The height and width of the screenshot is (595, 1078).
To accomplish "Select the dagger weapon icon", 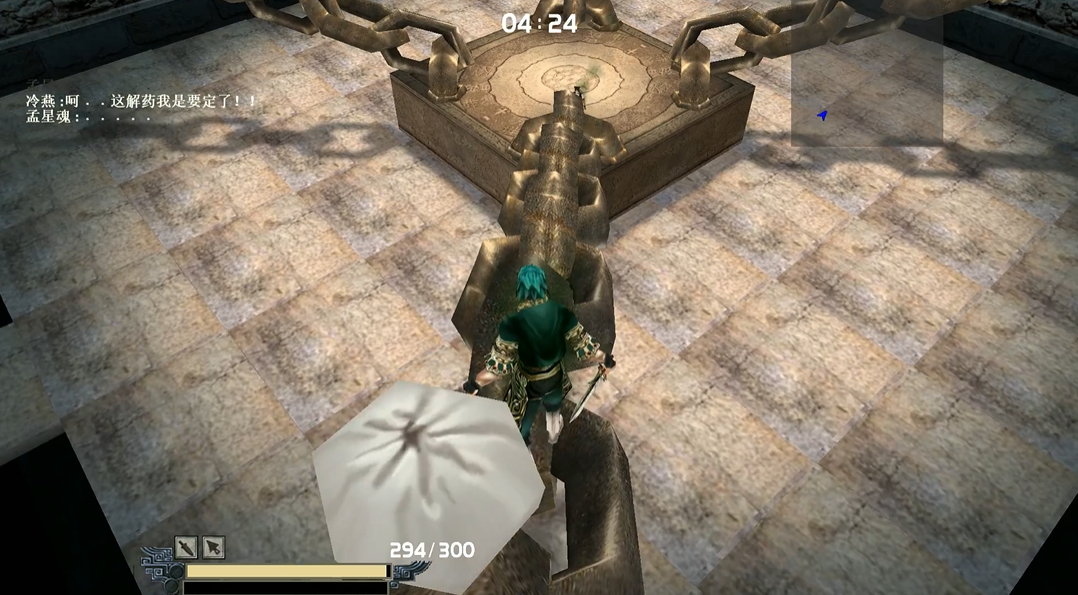I will pos(187,547).
